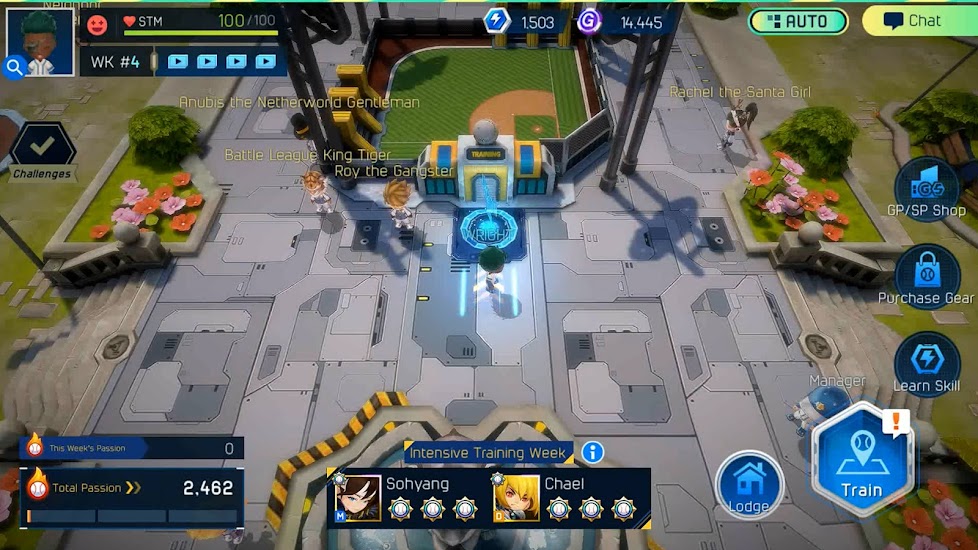Open the WK #4 week schedule
This screenshot has height=550, width=978.
(x=116, y=62)
